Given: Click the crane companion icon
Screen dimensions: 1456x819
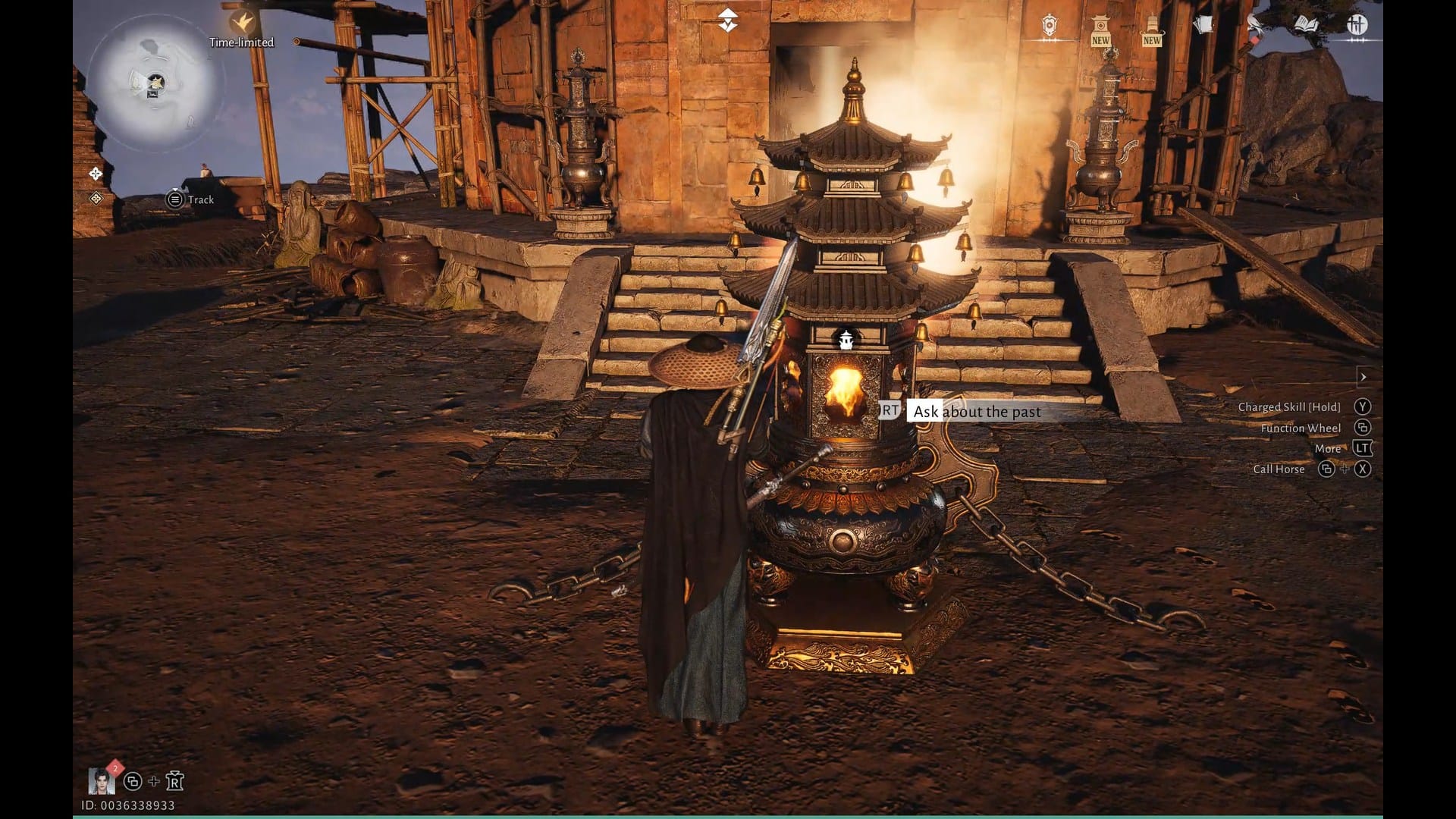Looking at the screenshot, I should (1254, 23).
